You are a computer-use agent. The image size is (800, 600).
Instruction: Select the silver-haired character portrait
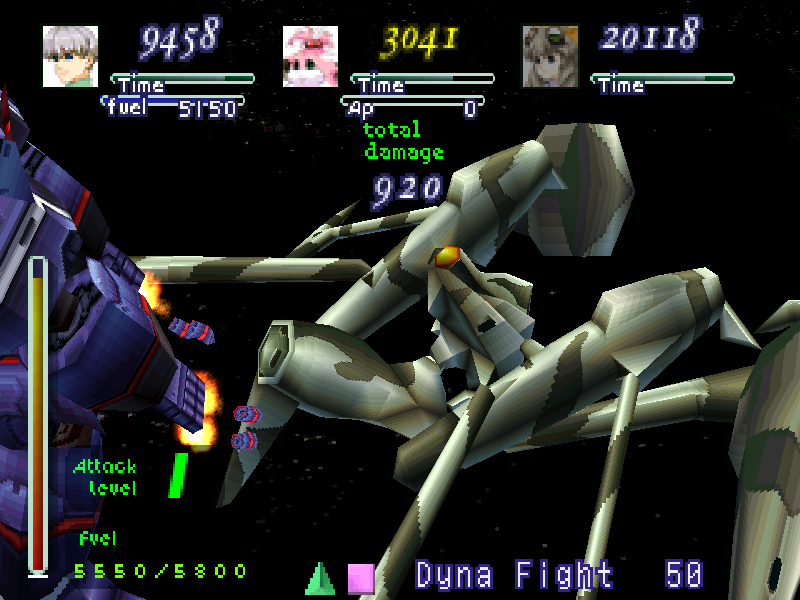(x=70, y=56)
